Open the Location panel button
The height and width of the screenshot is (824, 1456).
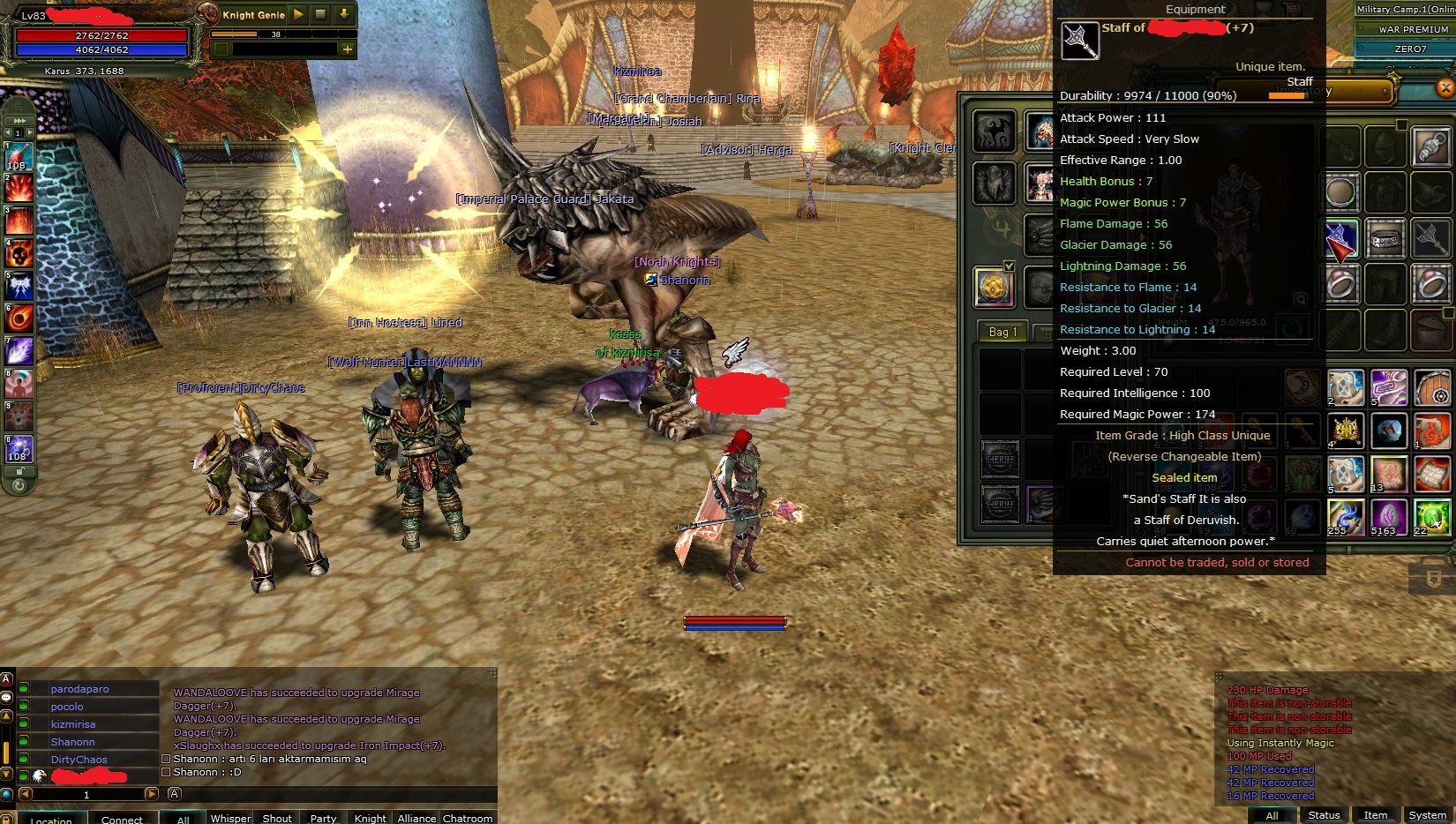[51, 820]
